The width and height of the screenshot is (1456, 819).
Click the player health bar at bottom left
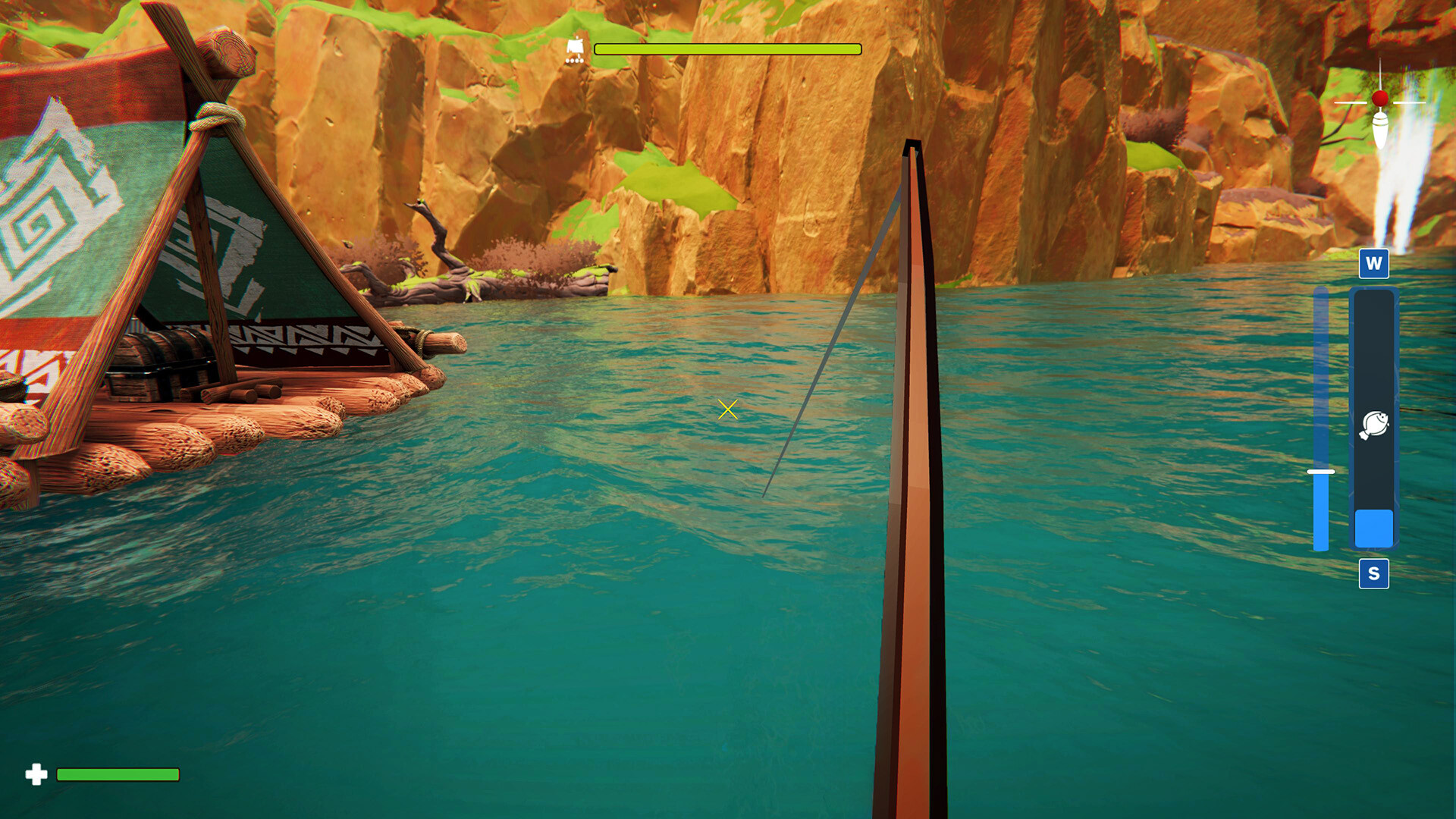point(118,775)
